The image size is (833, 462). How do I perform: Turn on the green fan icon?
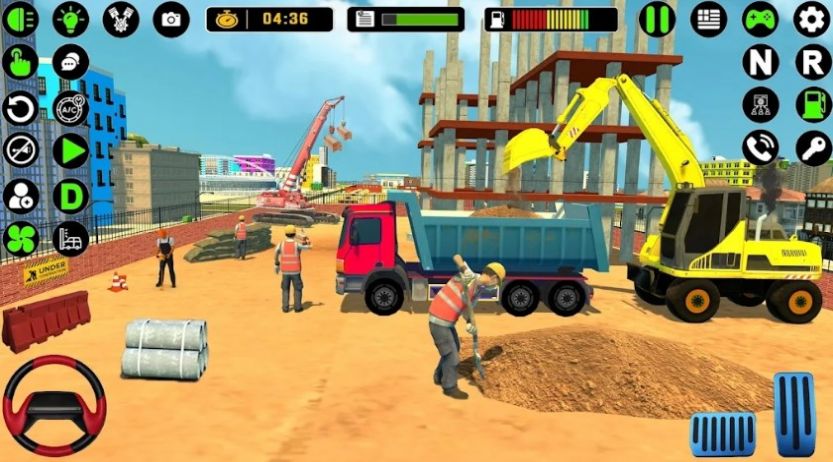tap(20, 238)
